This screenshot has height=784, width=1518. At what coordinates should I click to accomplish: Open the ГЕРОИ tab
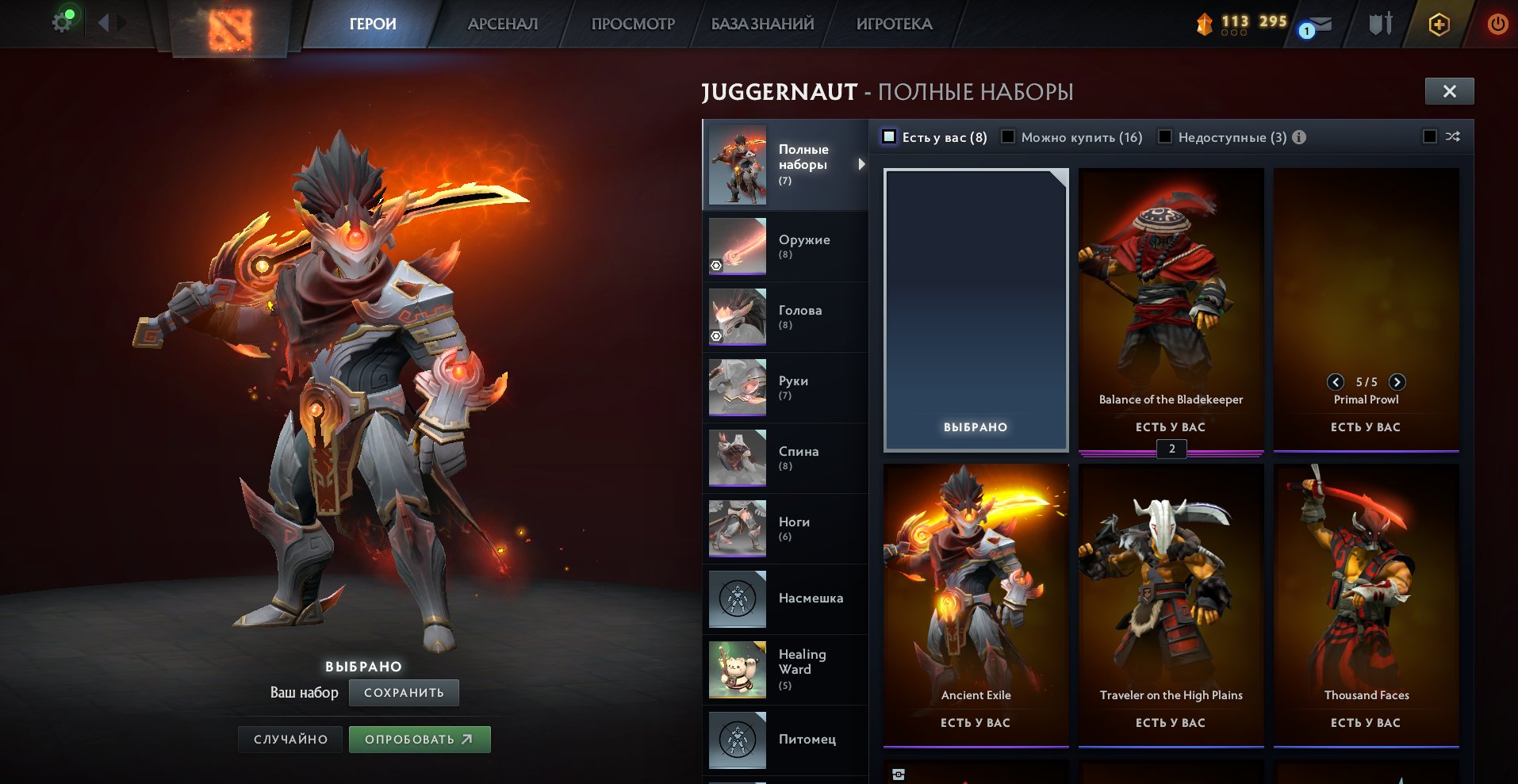373,24
